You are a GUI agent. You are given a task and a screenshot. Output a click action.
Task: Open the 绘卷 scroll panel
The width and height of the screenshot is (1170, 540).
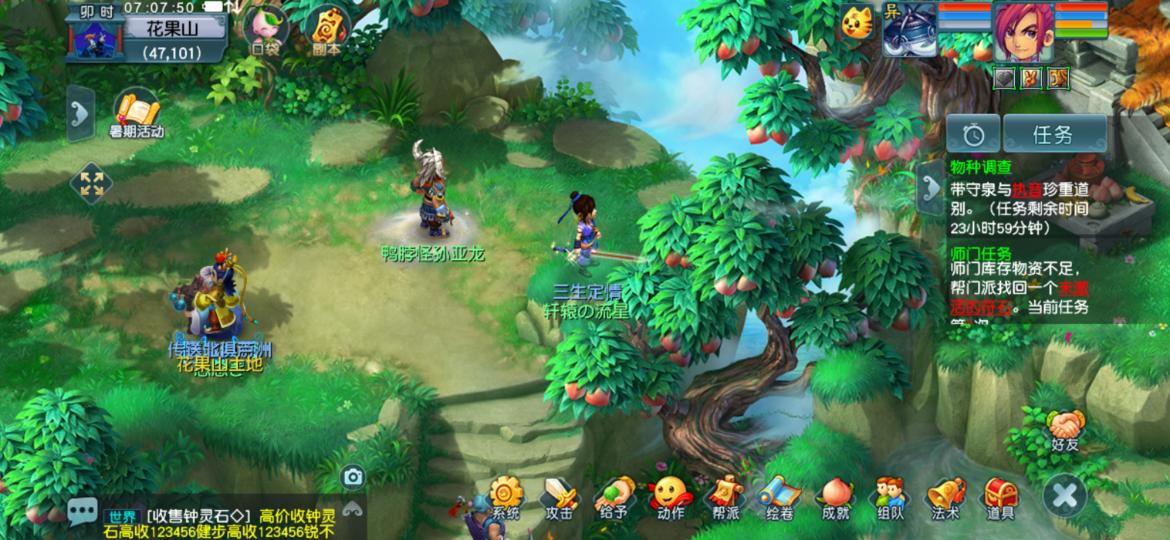[779, 497]
